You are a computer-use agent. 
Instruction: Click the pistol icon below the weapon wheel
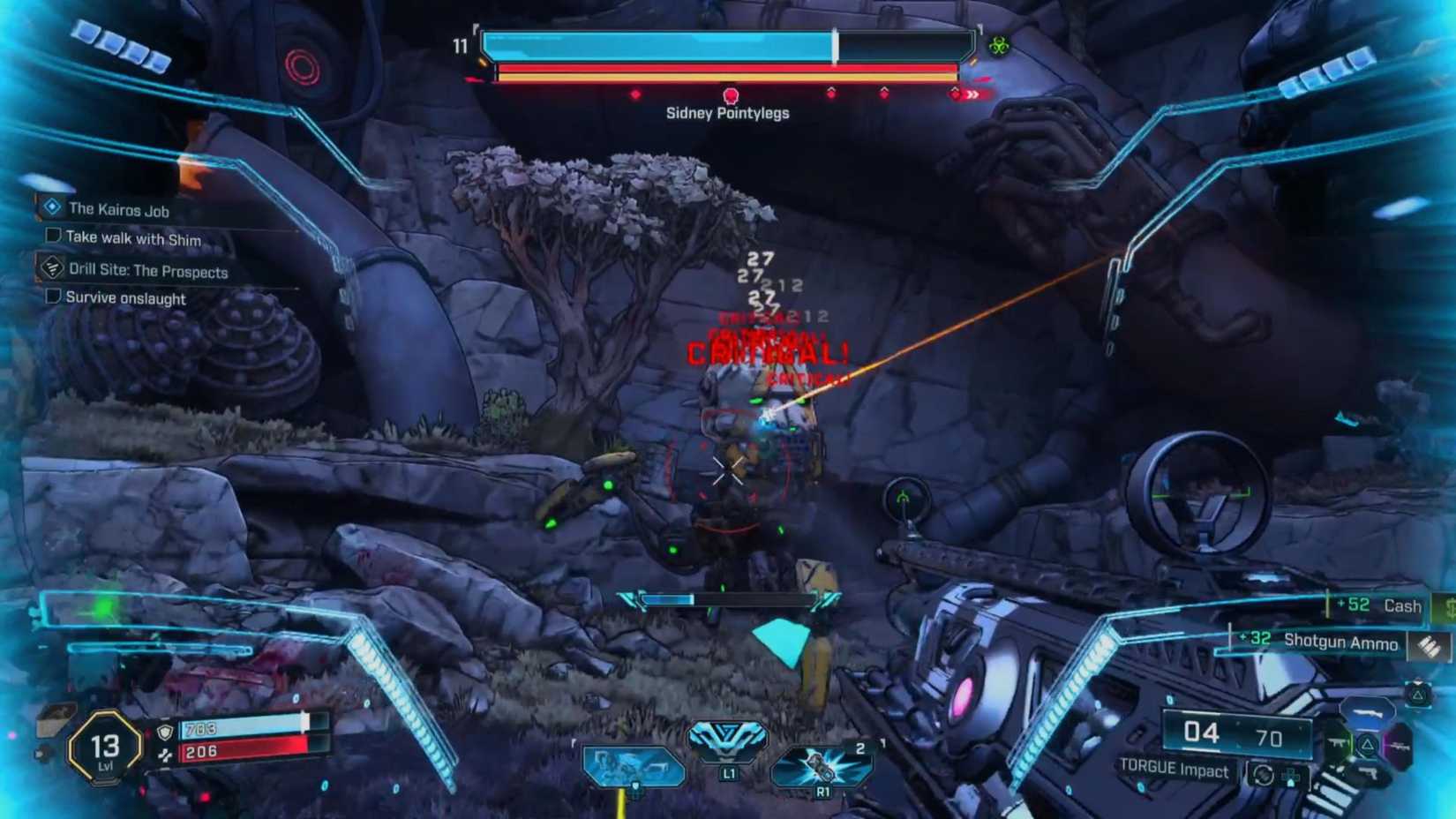1370,772
